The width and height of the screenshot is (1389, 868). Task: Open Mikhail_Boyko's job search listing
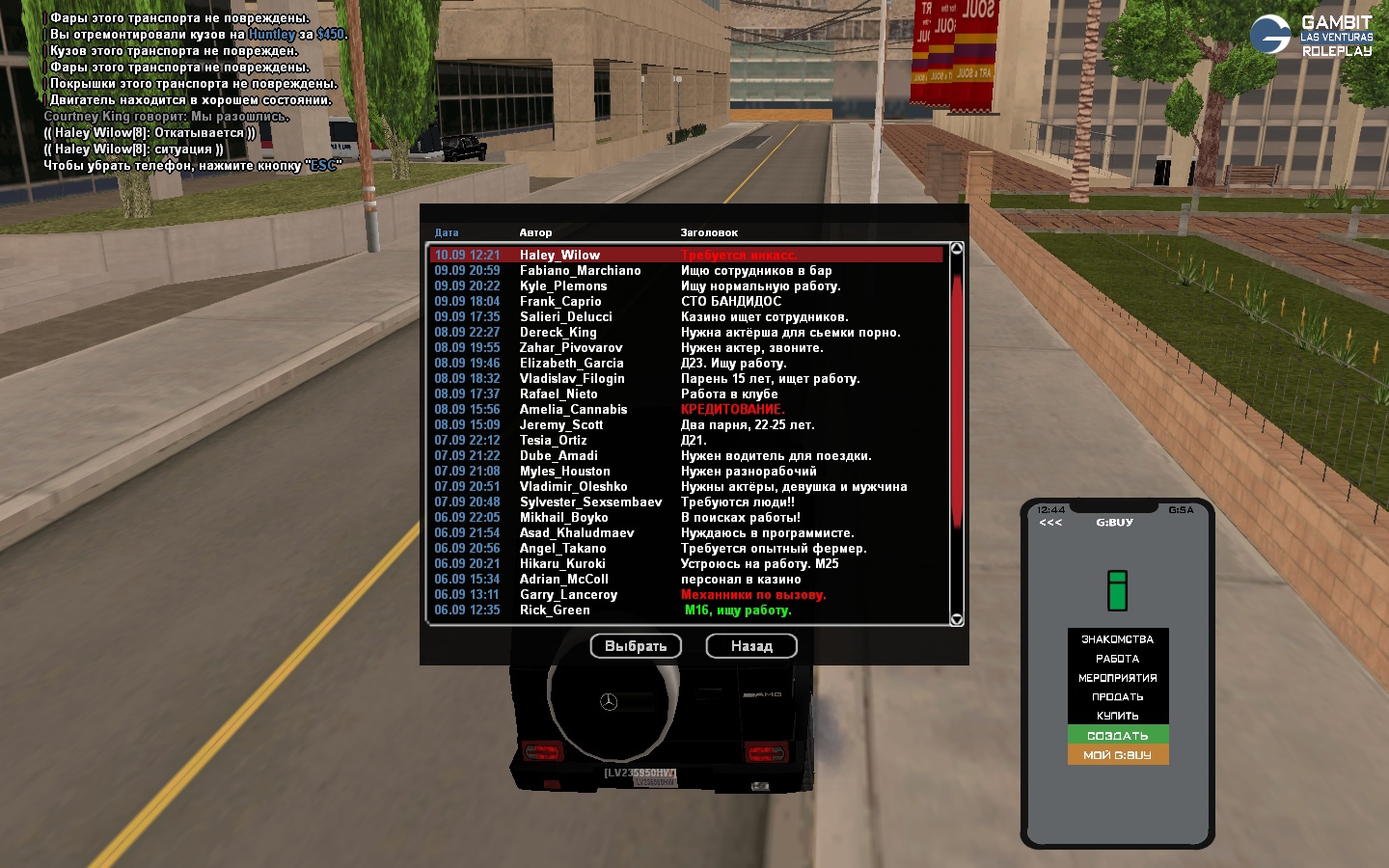[685, 517]
